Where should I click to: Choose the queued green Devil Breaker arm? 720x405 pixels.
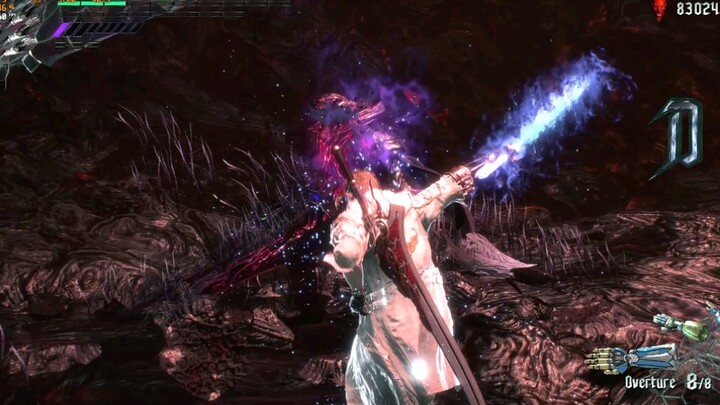681,326
